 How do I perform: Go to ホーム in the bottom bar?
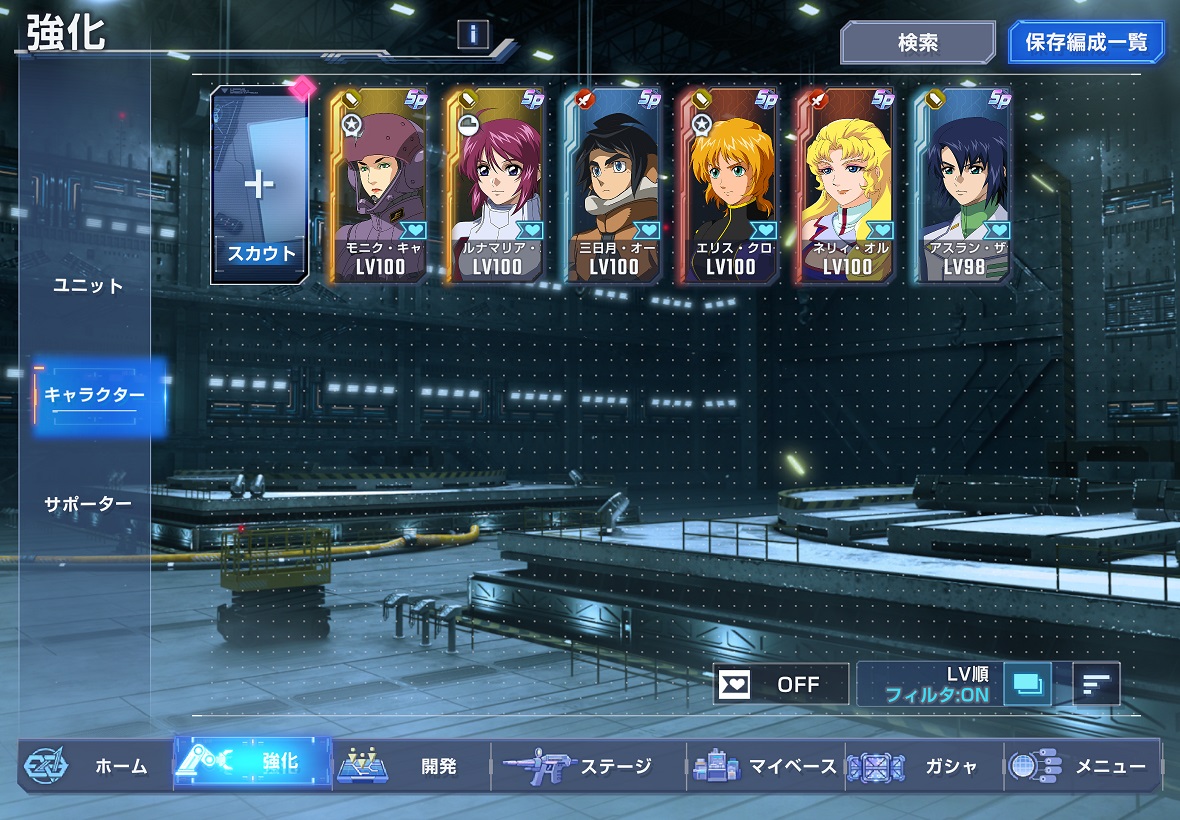tap(96, 766)
